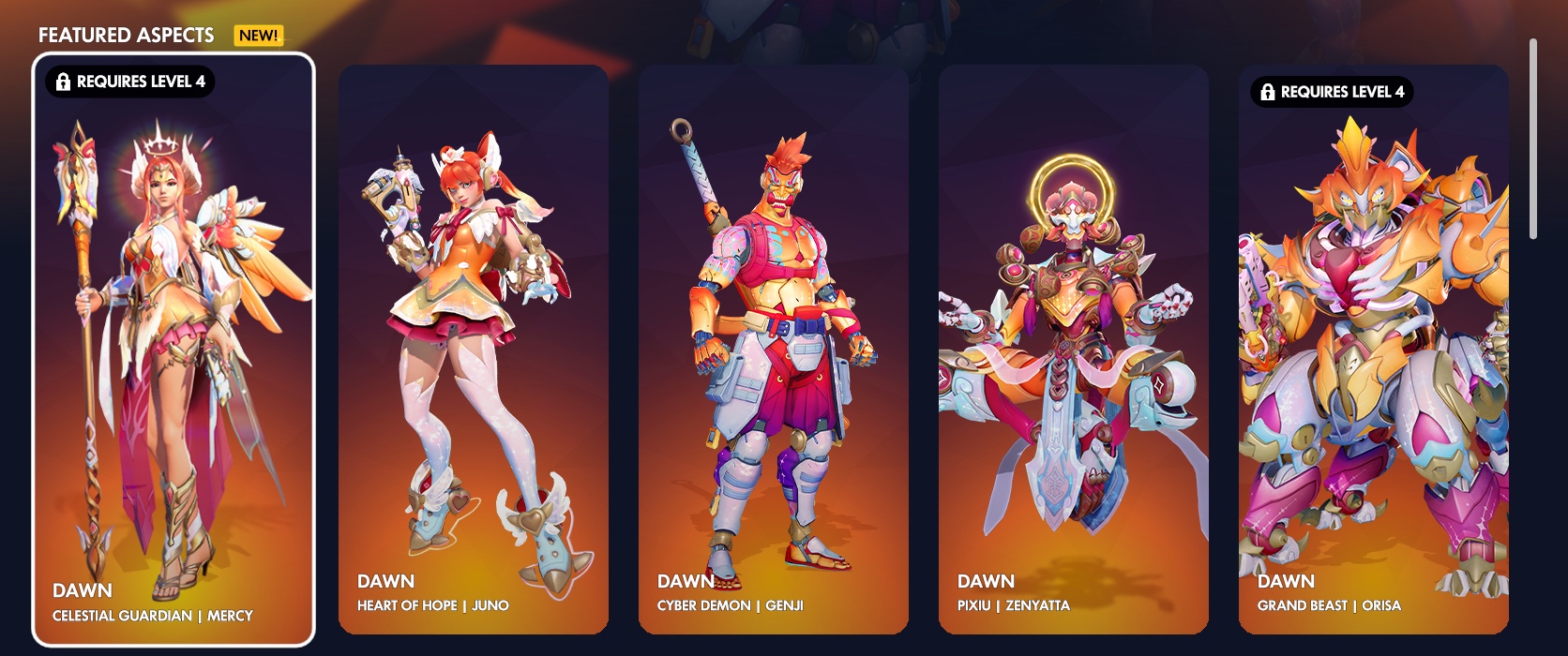This screenshot has height=656, width=1568.
Task: Open the Cyber Demon Genji card
Action: click(774, 349)
